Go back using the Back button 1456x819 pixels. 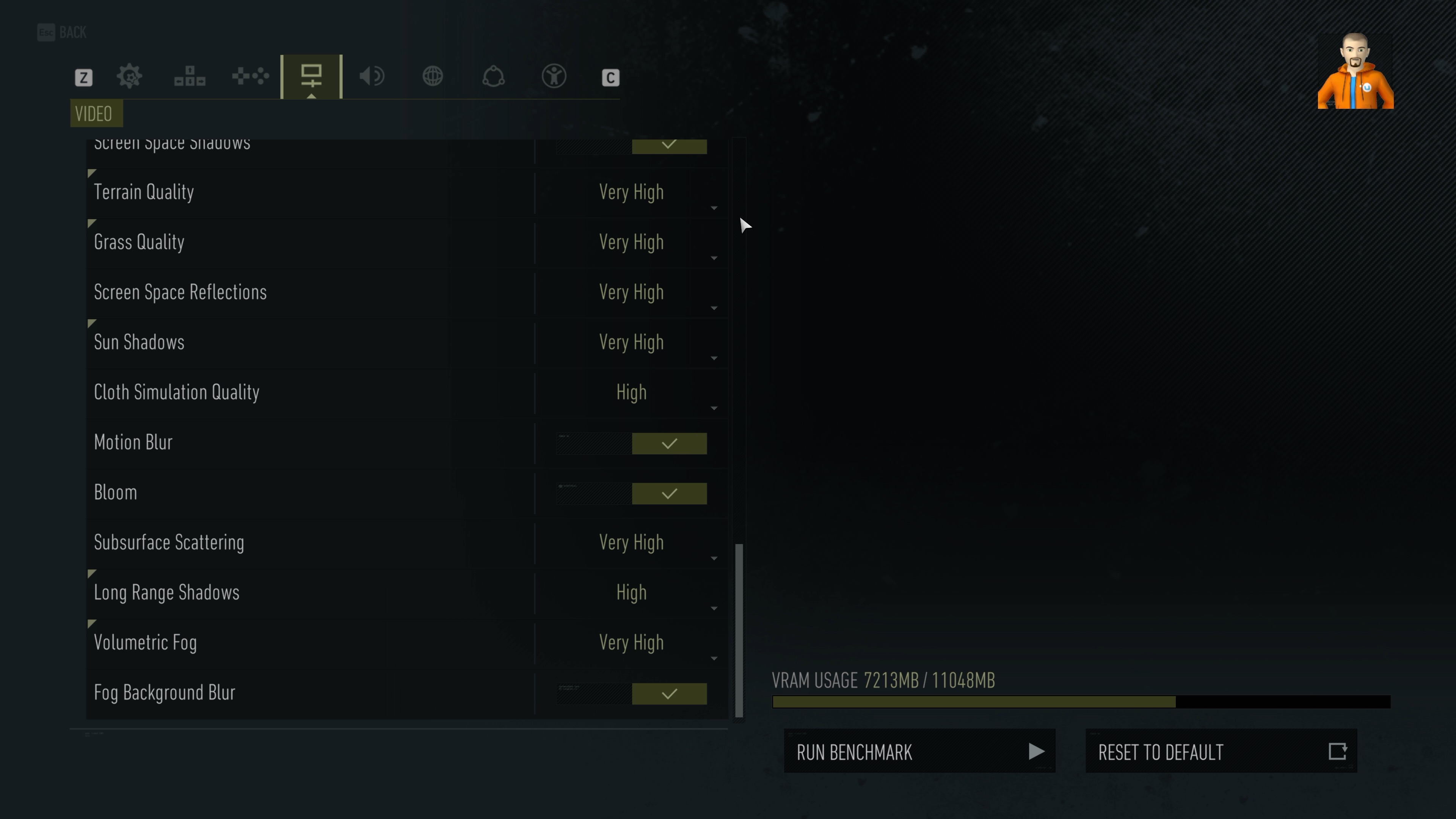click(62, 32)
